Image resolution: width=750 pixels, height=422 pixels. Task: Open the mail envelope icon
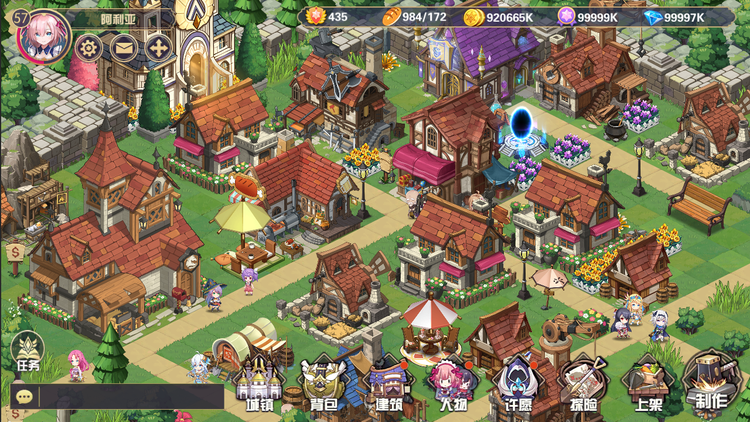point(123,47)
